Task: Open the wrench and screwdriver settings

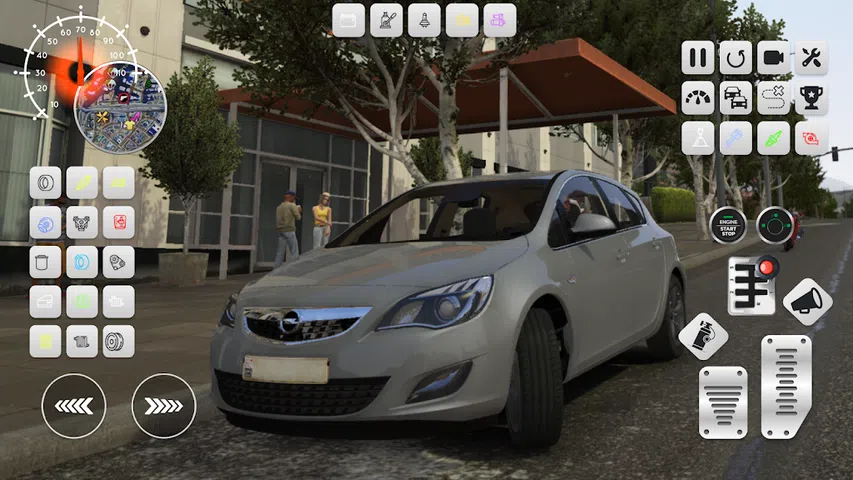Action: pos(811,57)
